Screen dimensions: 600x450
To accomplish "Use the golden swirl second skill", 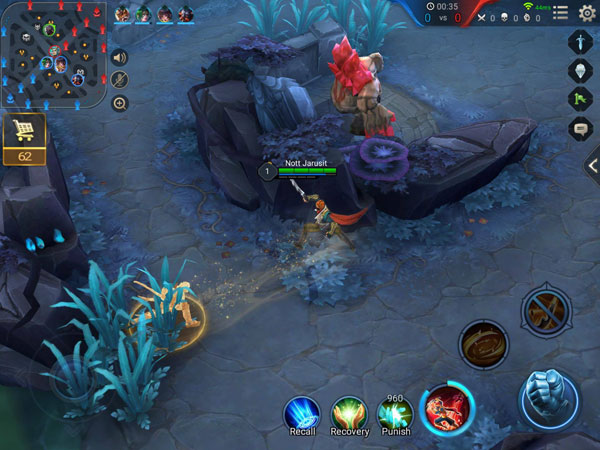I will click(x=484, y=345).
